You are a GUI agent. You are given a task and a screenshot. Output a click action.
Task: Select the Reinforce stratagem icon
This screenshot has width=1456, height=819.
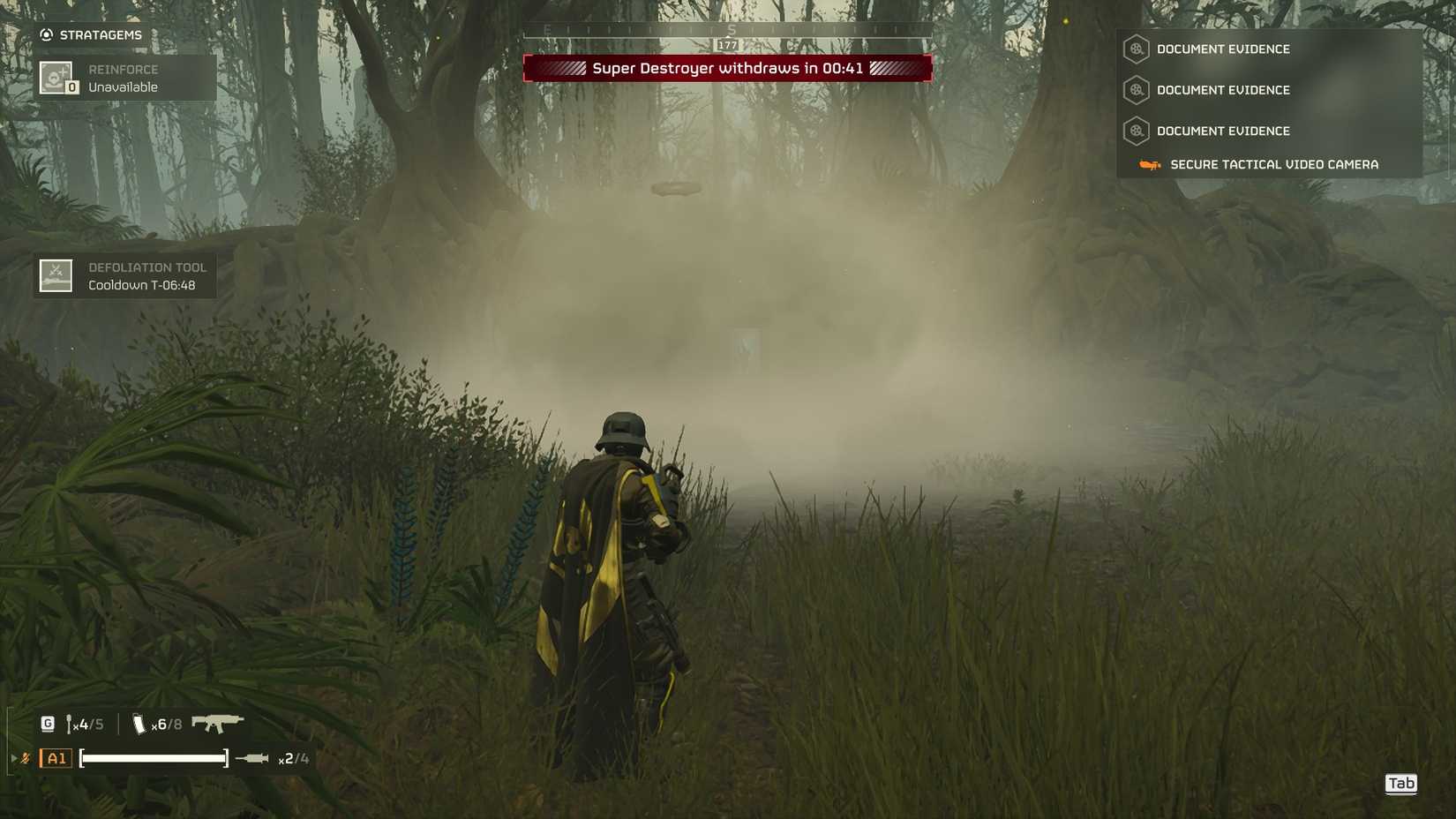click(55, 78)
